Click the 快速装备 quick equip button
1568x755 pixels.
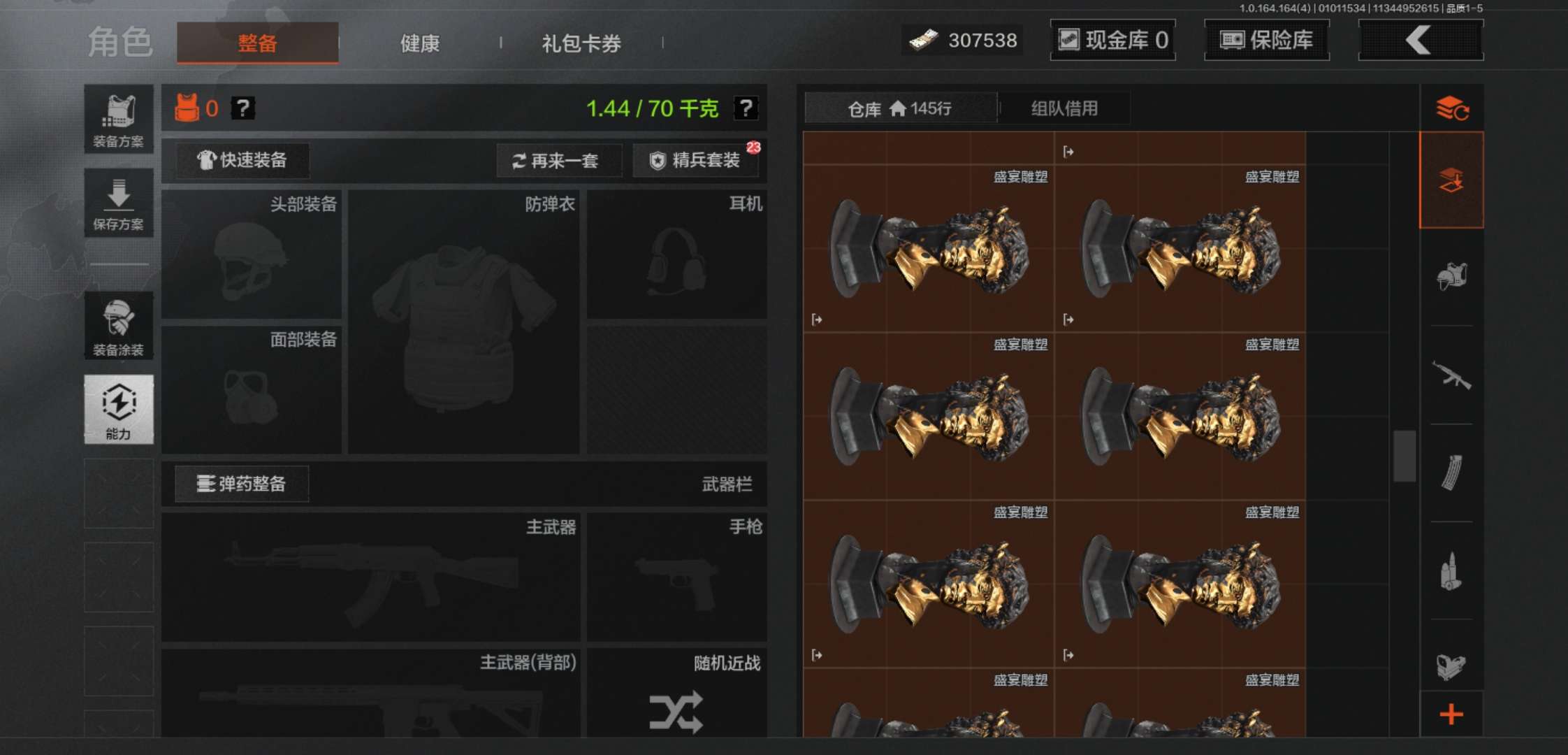click(241, 160)
